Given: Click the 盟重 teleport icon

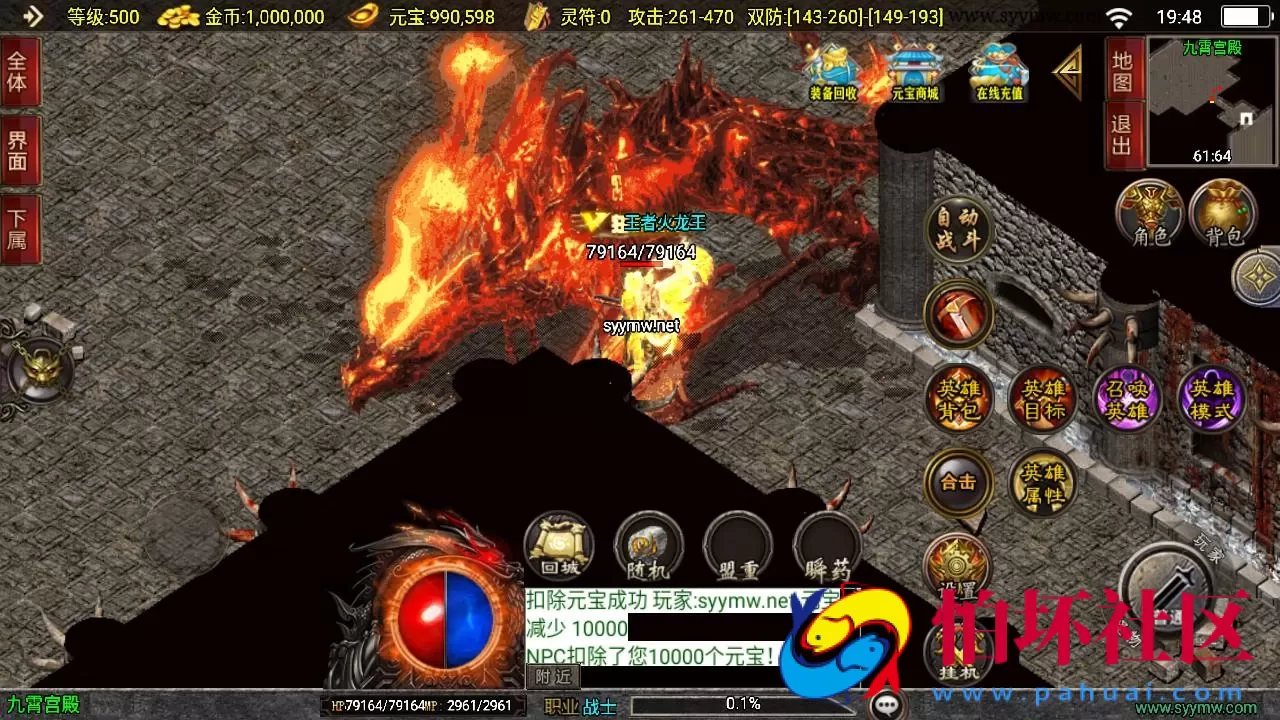Looking at the screenshot, I should tap(737, 545).
